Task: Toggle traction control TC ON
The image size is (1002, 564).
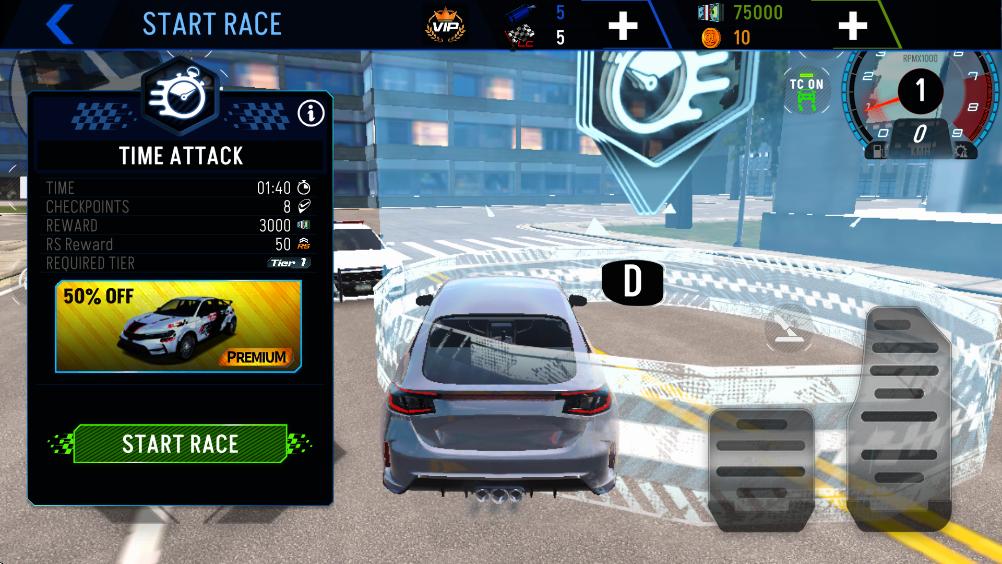Action: coord(806,92)
